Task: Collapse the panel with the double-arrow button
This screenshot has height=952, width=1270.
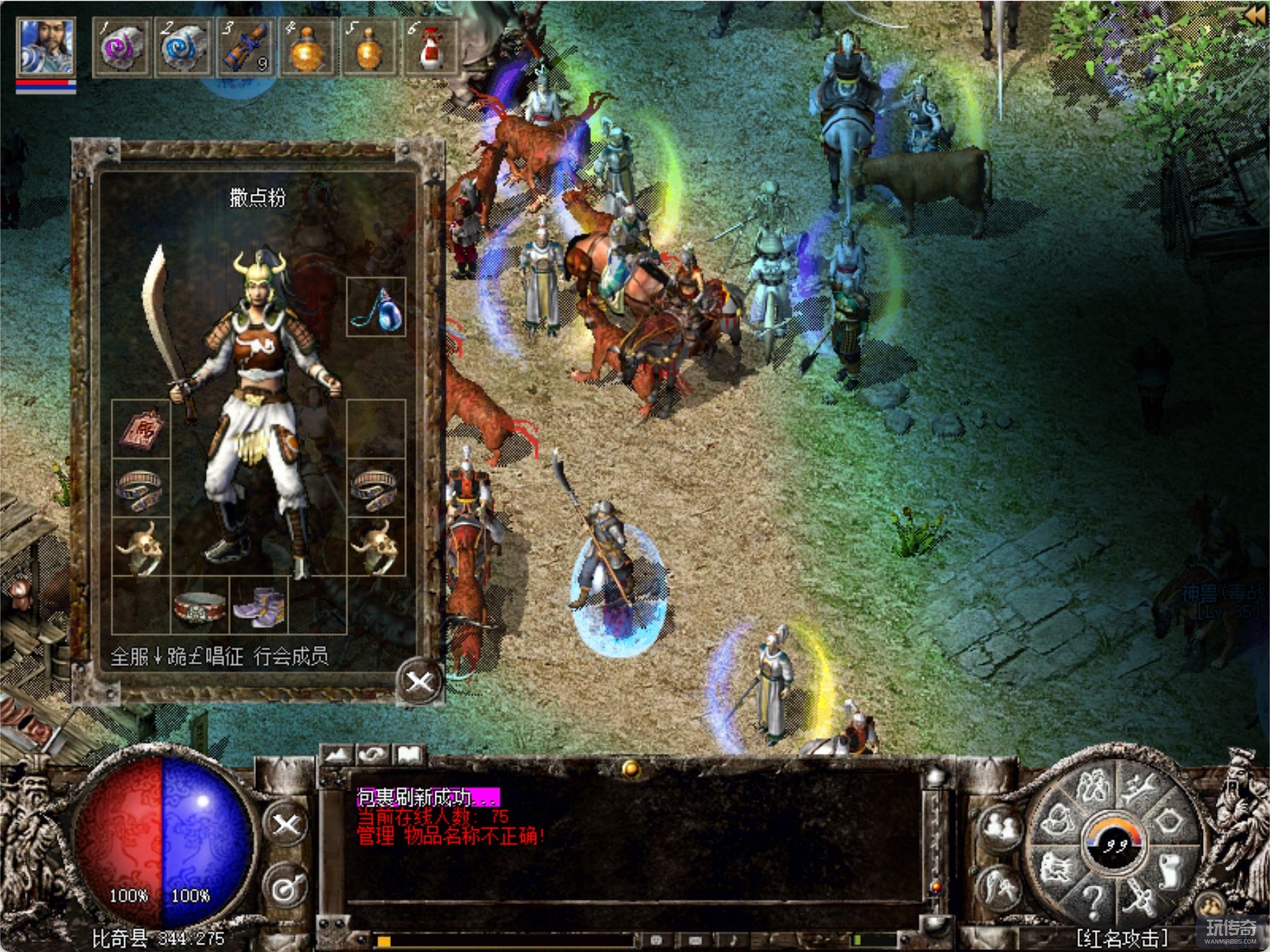Action: (x=1254, y=16)
